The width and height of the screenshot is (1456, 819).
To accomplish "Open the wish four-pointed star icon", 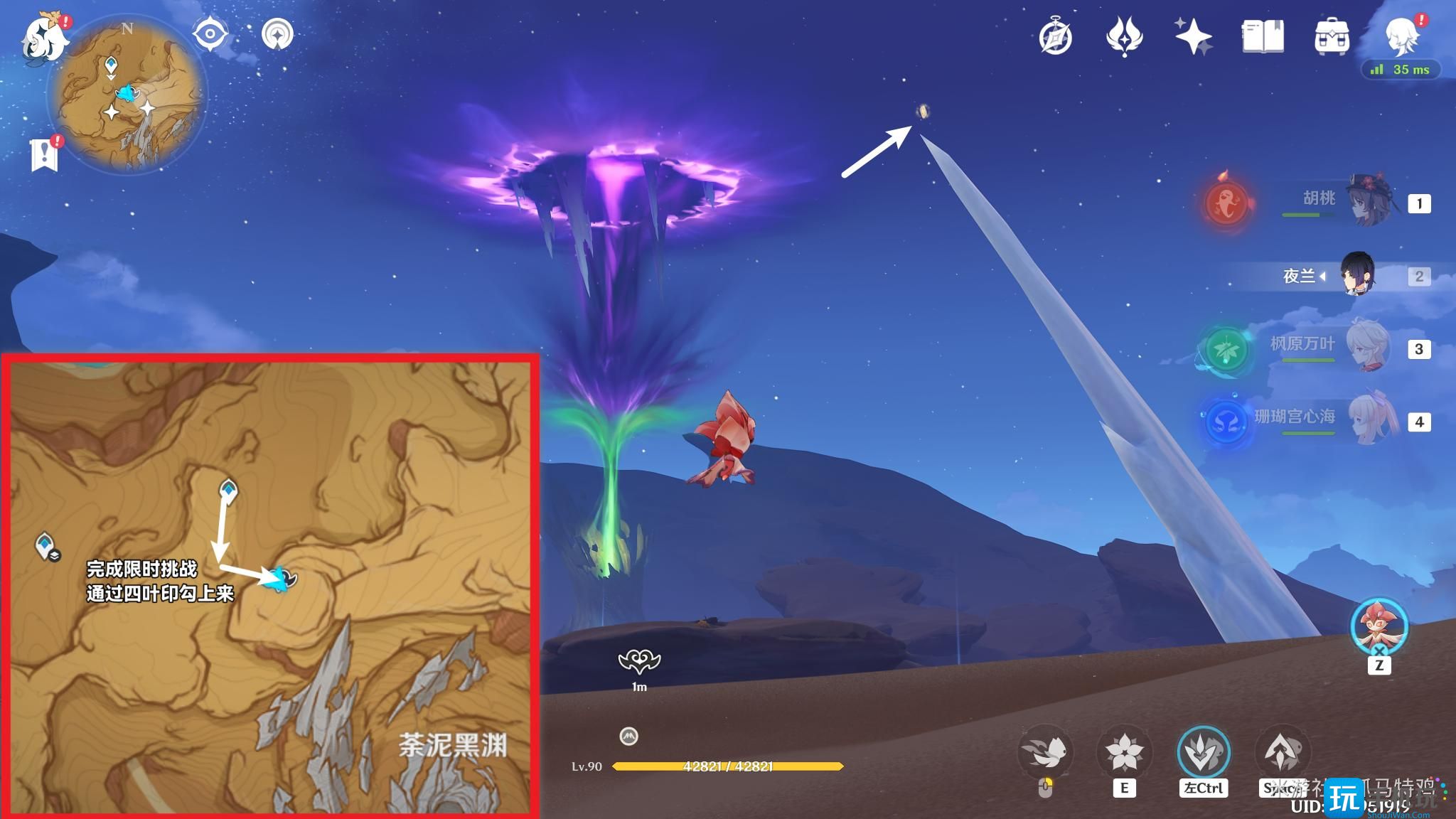I will [1193, 37].
